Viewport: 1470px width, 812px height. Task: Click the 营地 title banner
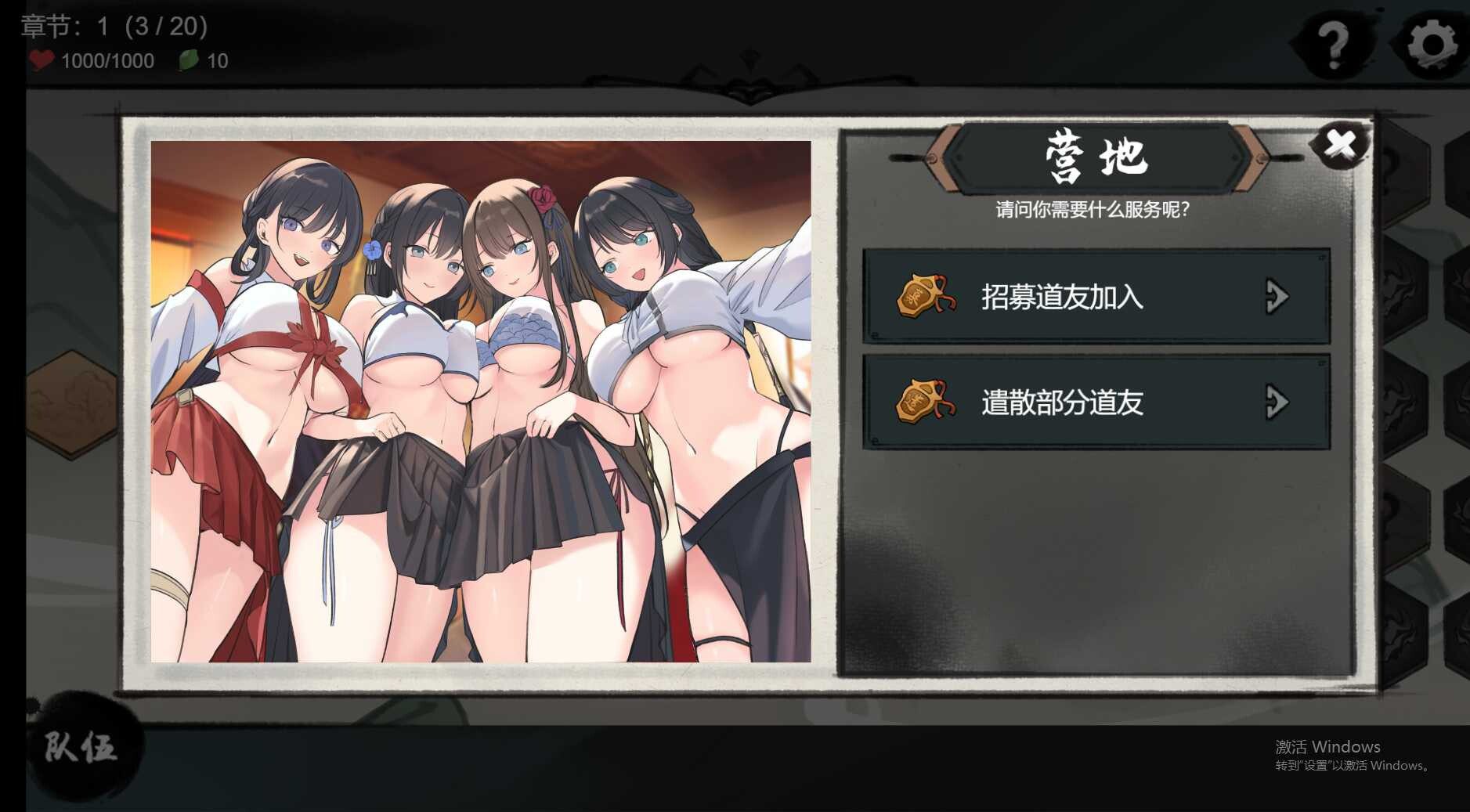[x=1096, y=154]
